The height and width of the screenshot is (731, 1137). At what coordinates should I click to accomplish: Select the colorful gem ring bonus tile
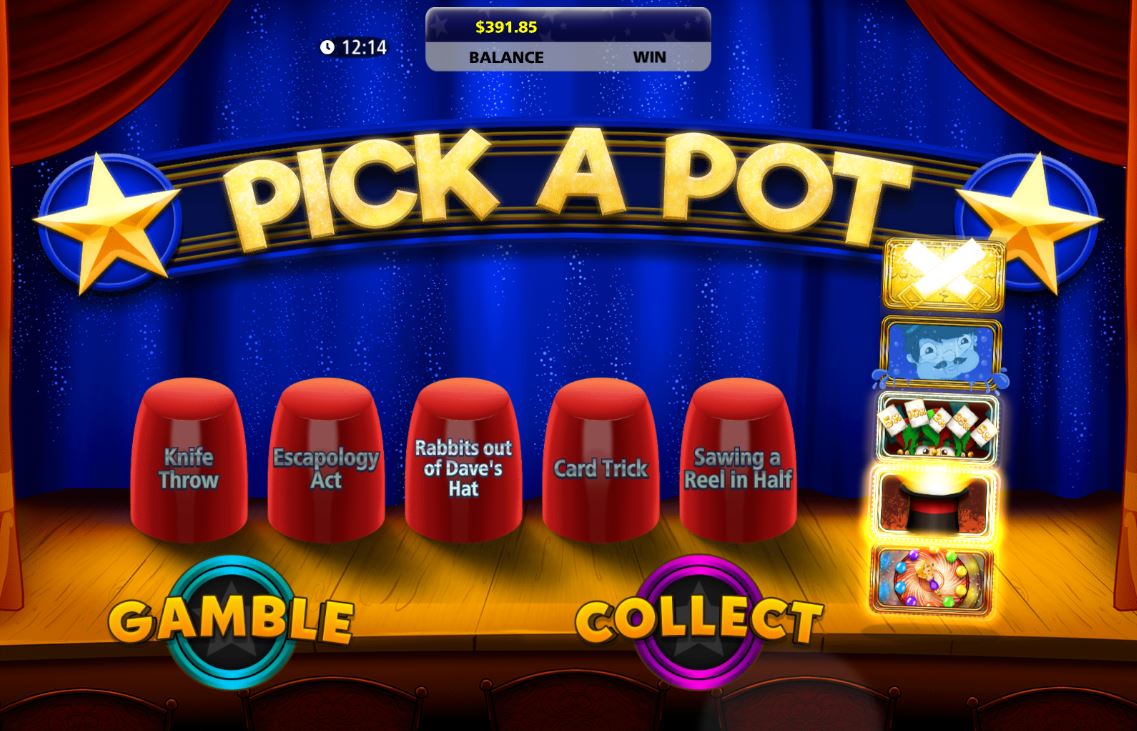point(931,578)
